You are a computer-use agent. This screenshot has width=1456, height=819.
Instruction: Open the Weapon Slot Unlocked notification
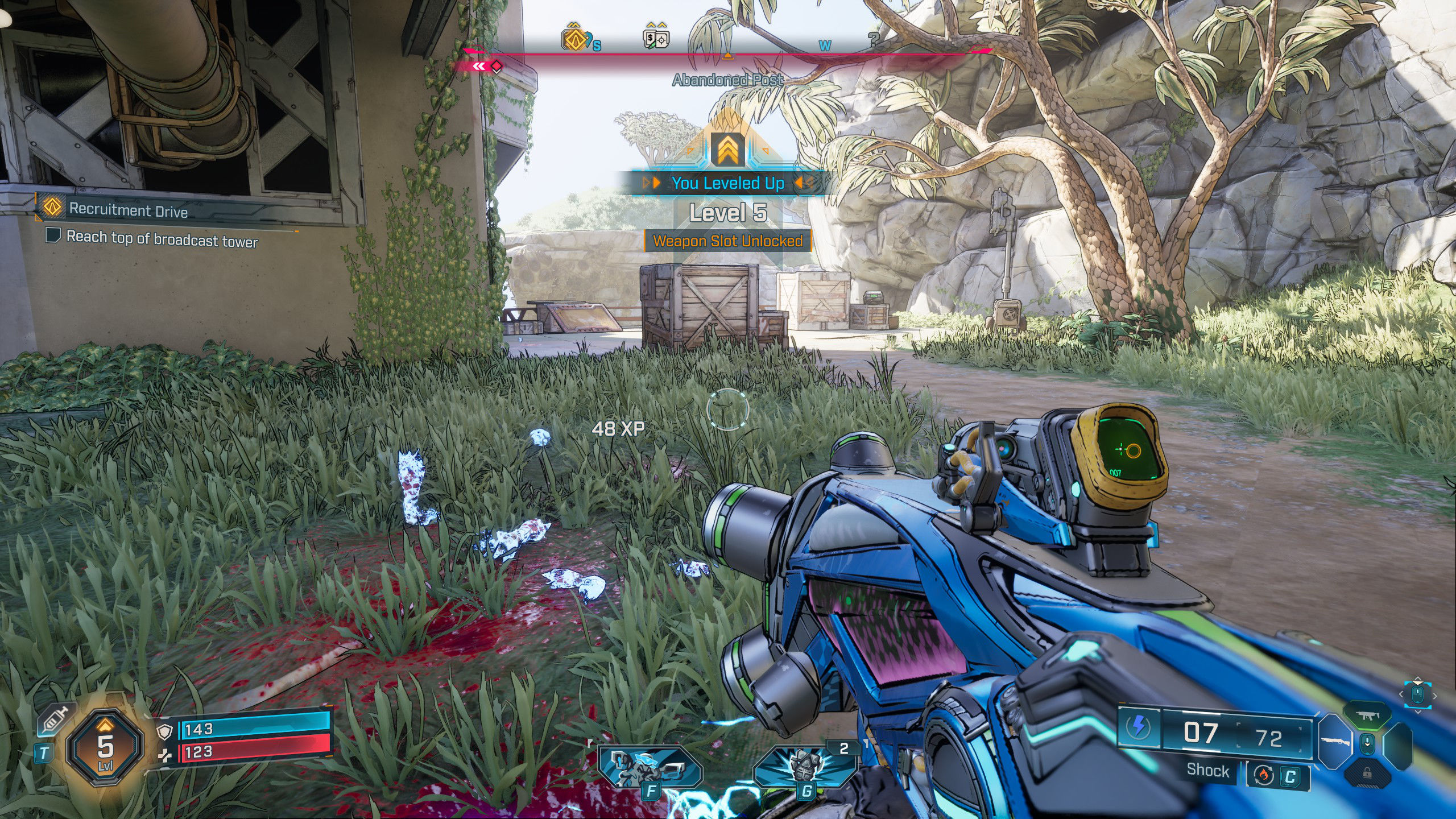coord(727,241)
